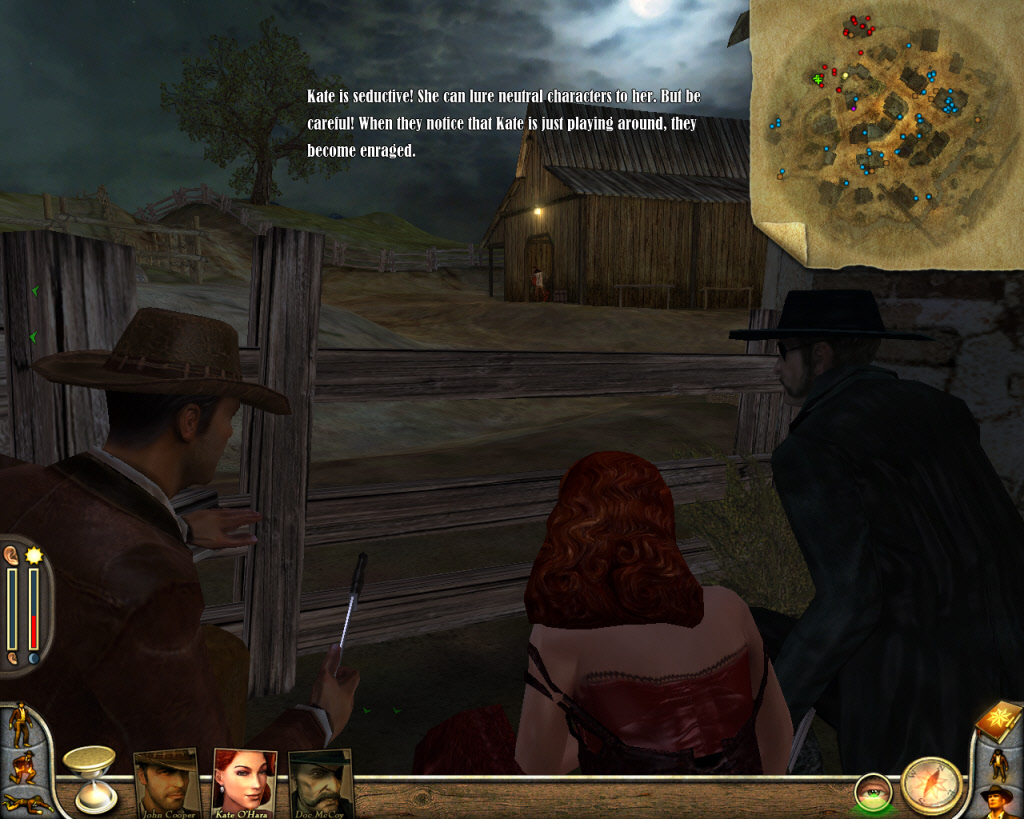Screen dimensions: 1024x819
Task: Open the orange star notebook
Action: coord(998,721)
